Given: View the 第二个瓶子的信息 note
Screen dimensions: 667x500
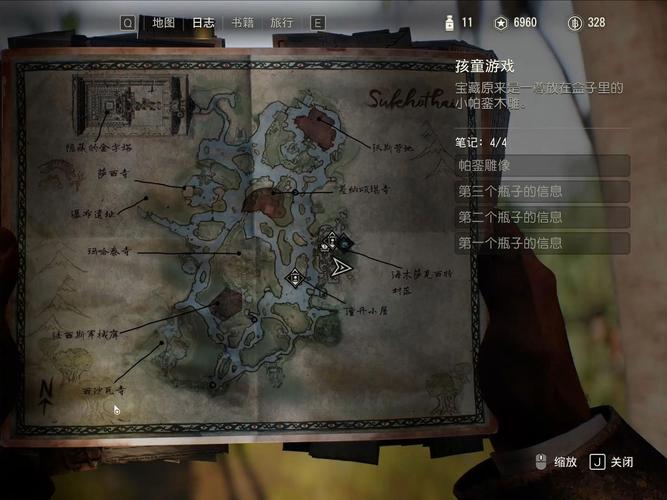Looking at the screenshot, I should [x=542, y=217].
